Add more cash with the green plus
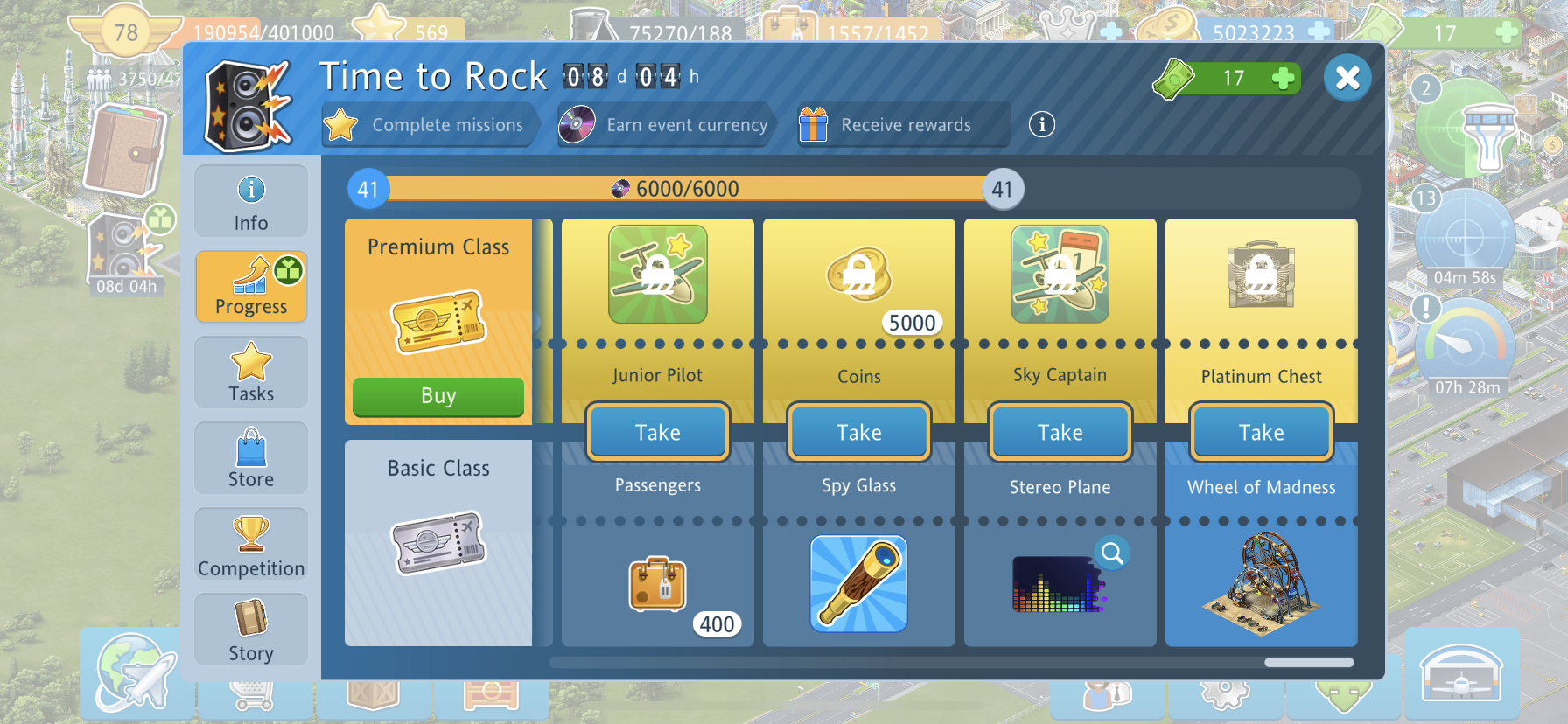Image resolution: width=1568 pixels, height=724 pixels. pyautogui.click(x=1284, y=79)
